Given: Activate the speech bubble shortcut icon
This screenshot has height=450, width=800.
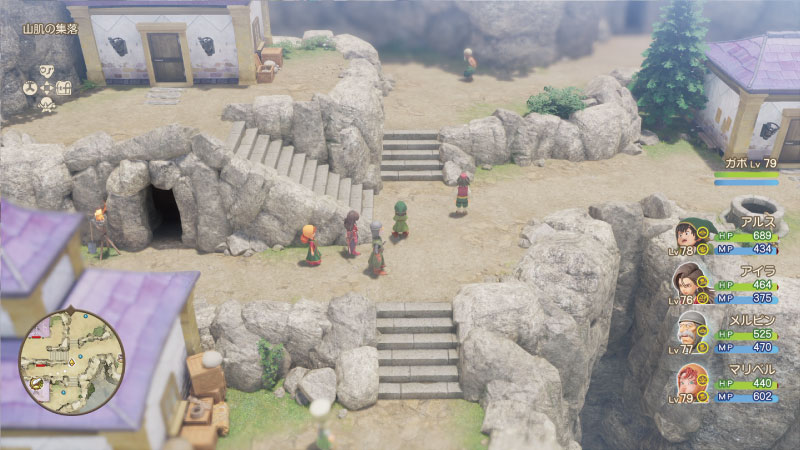Looking at the screenshot, I should [47, 71].
